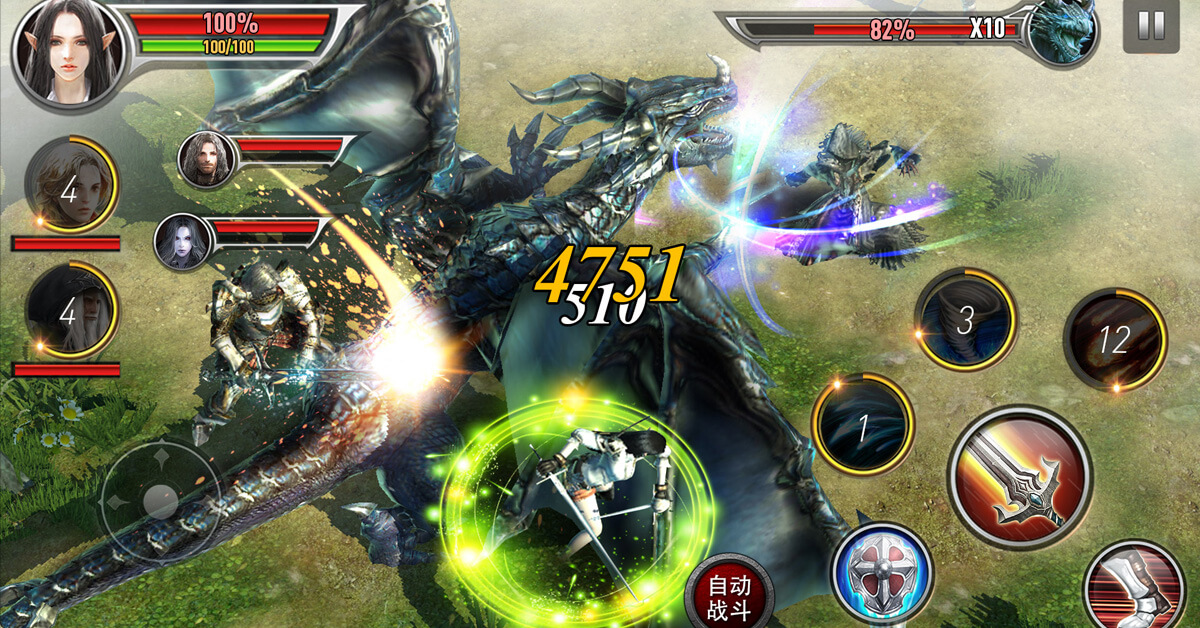Tap the skill showing cooldown 3
Viewport: 1200px width, 628px height.
coord(965,320)
